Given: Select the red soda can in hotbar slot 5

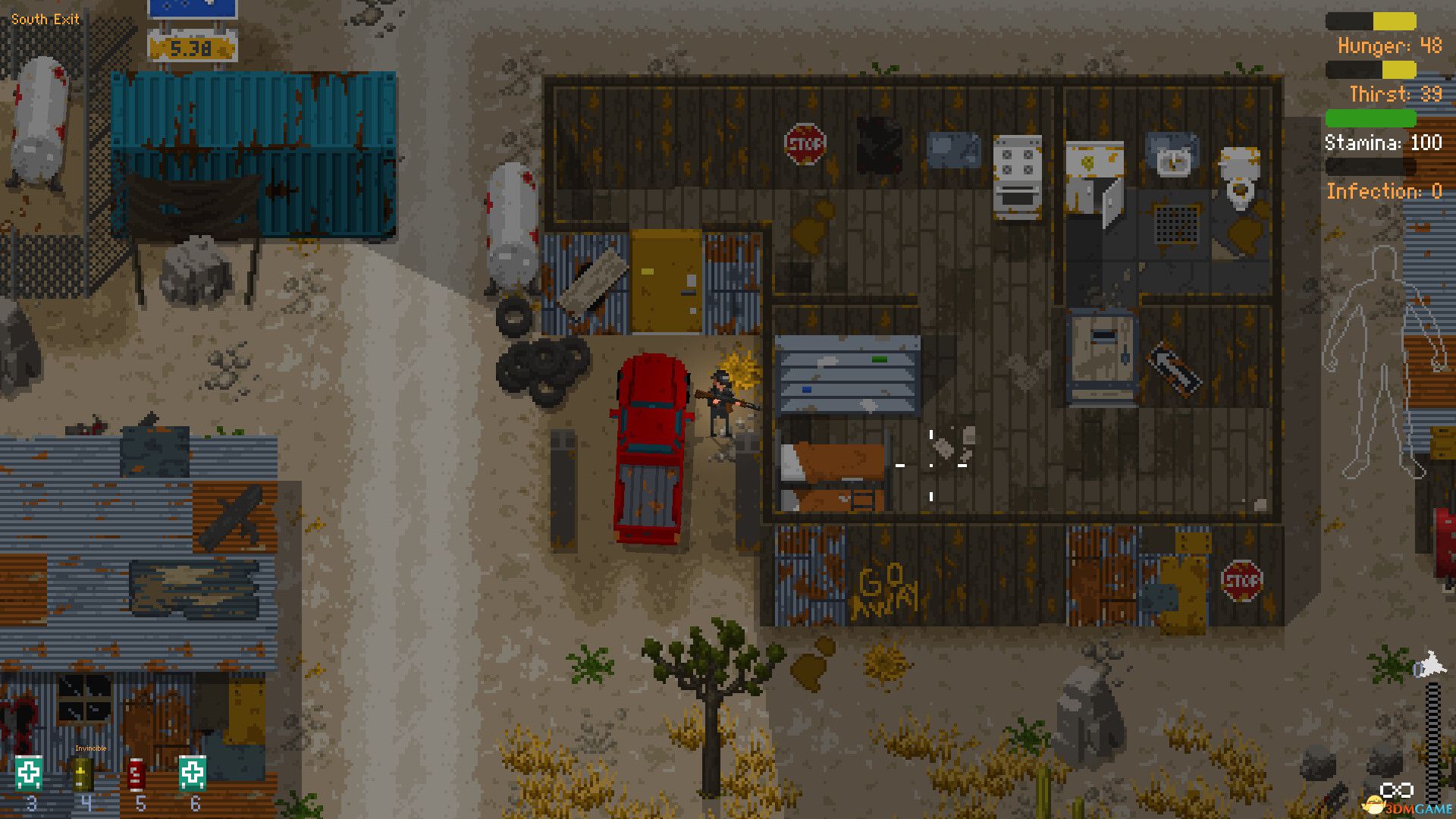Looking at the screenshot, I should click(136, 773).
